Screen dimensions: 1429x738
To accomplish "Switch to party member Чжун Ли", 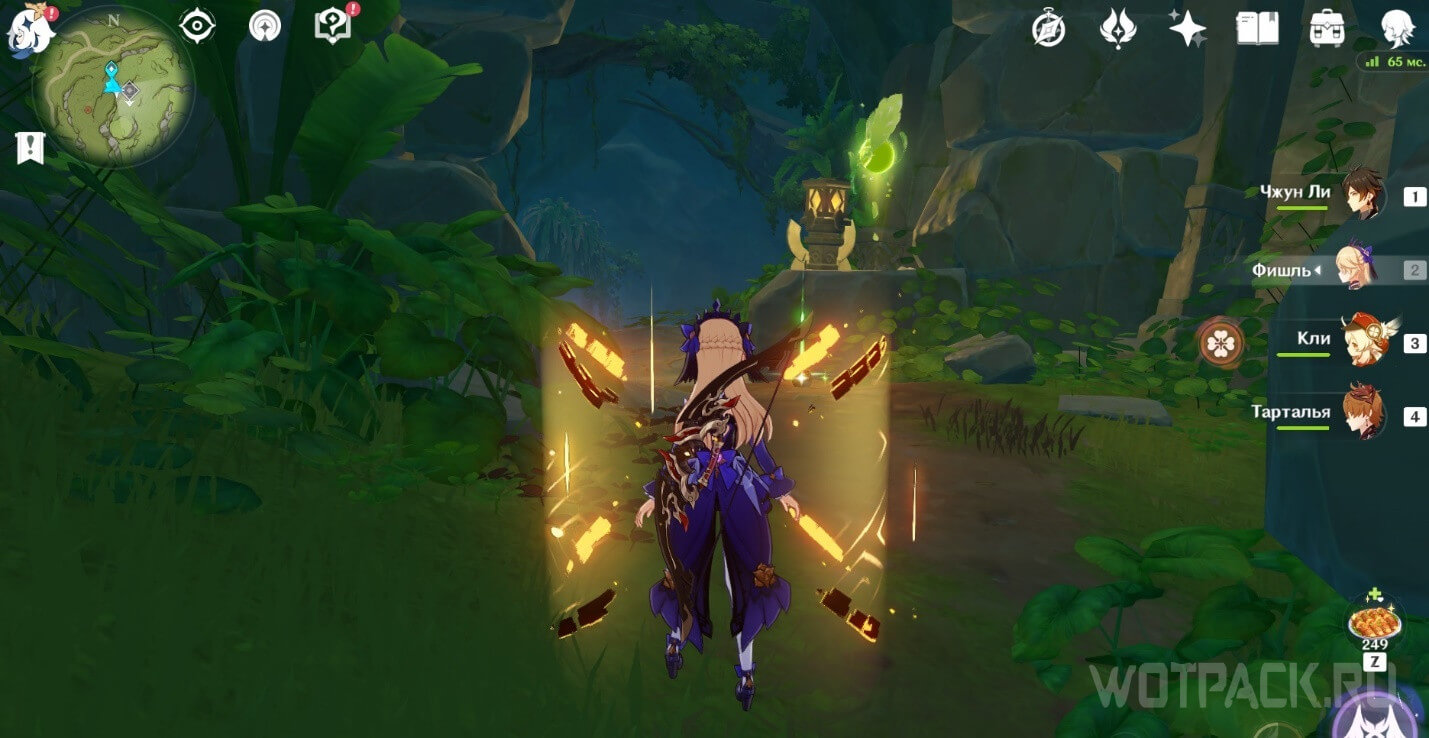I will tap(1362, 194).
